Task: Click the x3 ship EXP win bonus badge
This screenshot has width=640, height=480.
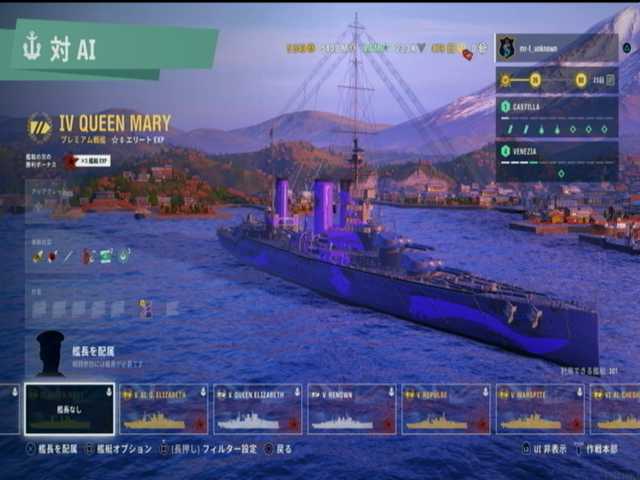Action: click(88, 160)
